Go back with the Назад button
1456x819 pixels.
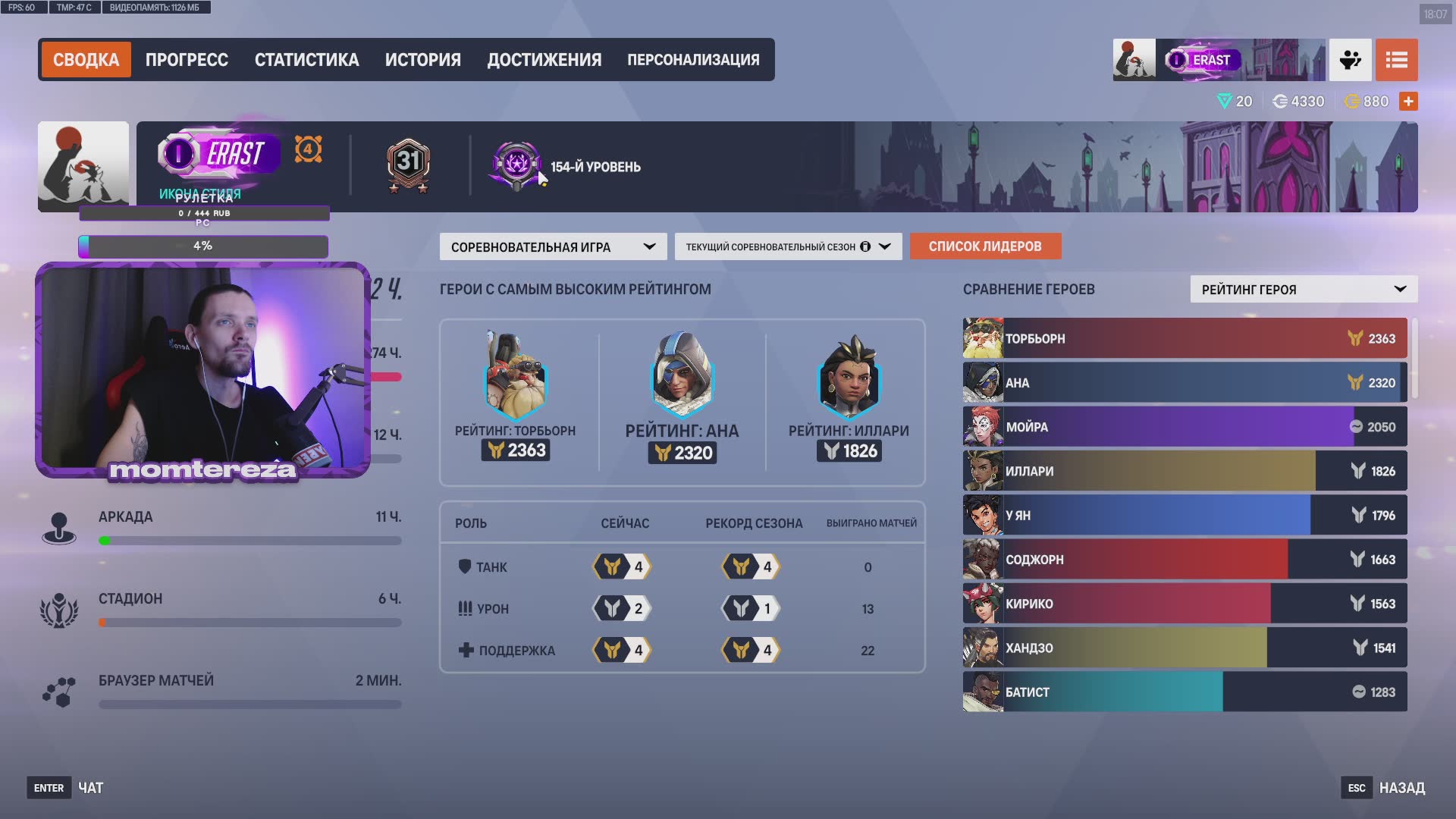pyautogui.click(x=1401, y=788)
